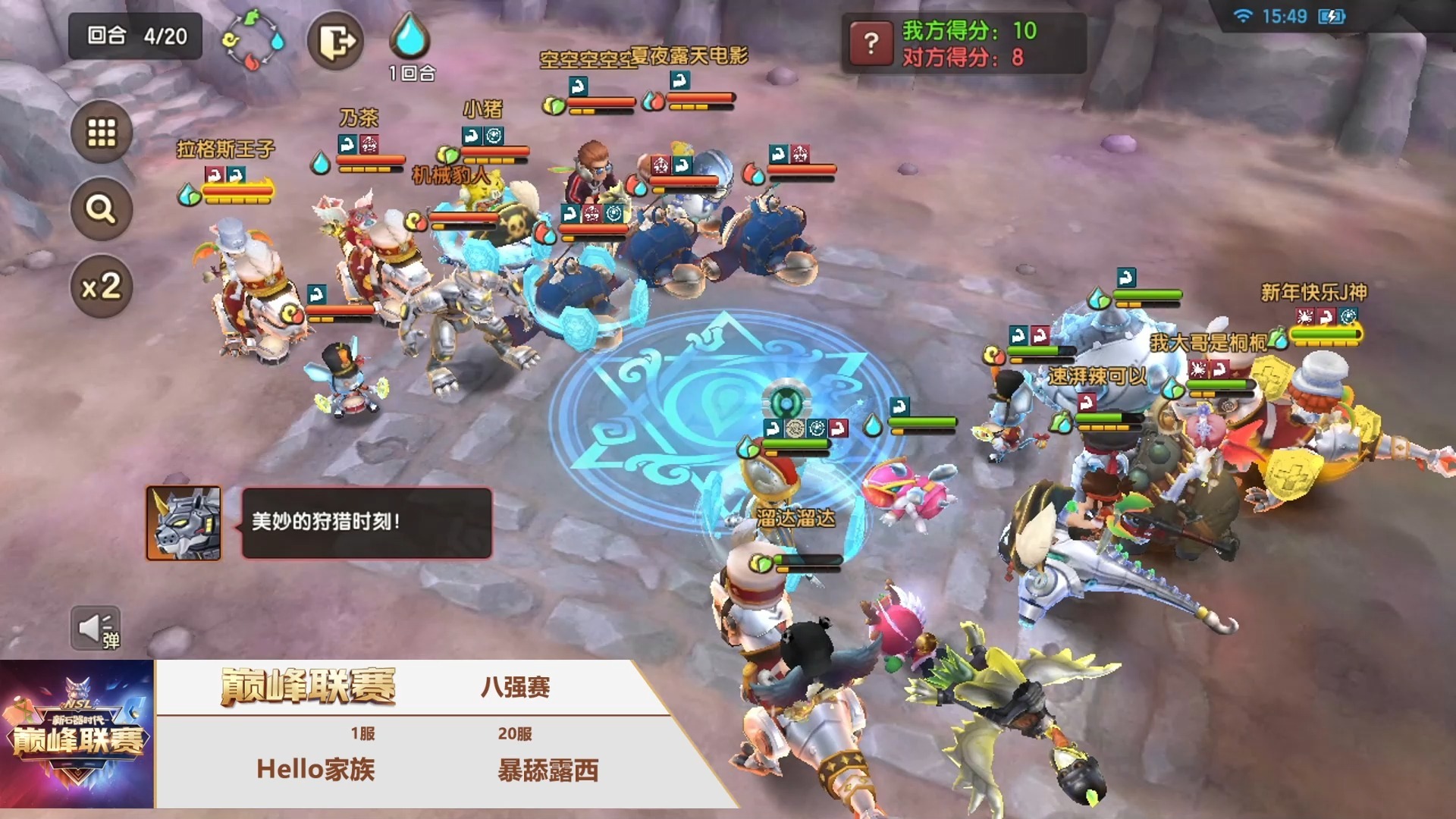Toggle the x2 battle speed
1456x819 pixels.
(102, 287)
